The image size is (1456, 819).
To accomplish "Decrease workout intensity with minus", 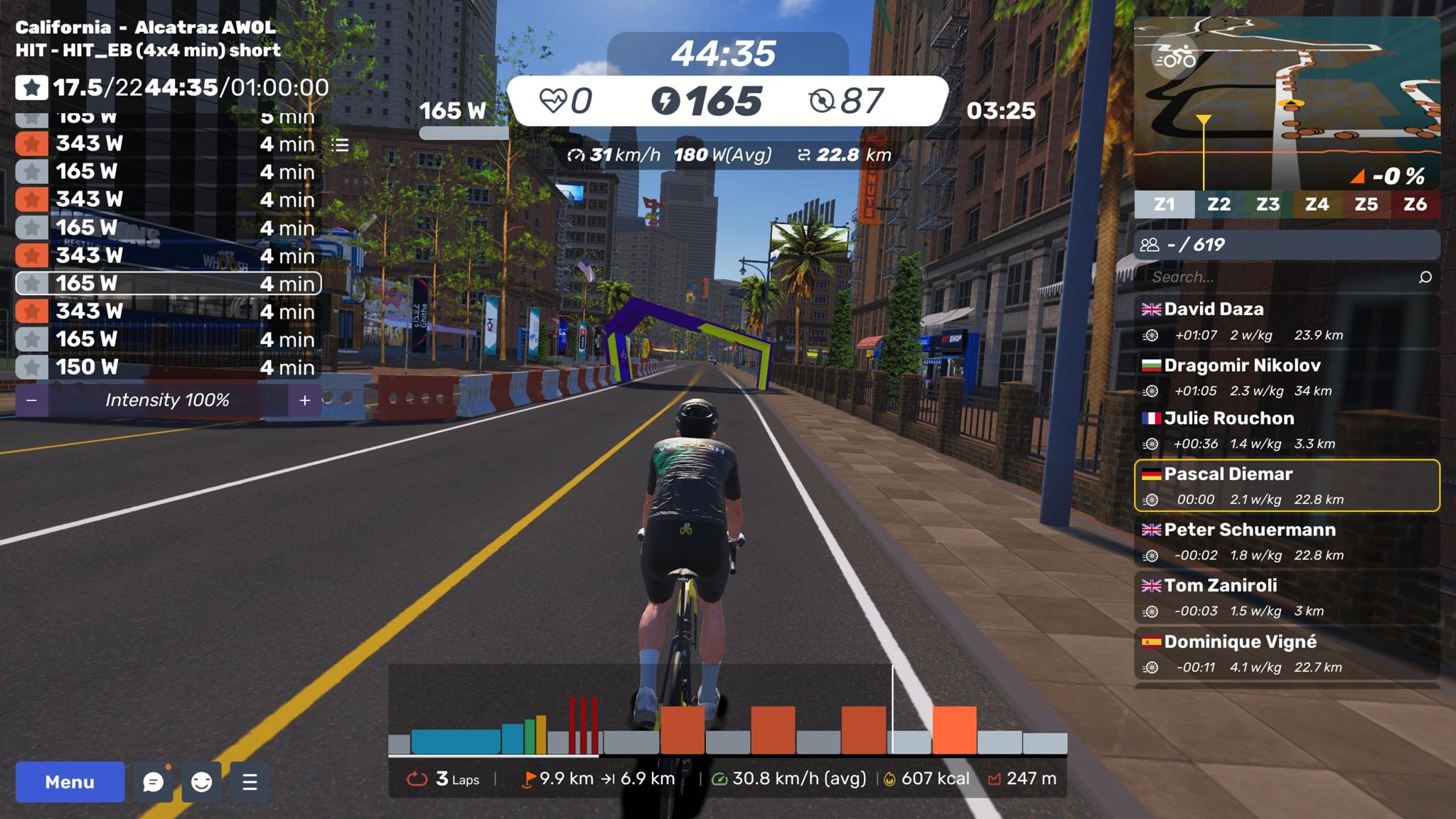I will tap(31, 400).
